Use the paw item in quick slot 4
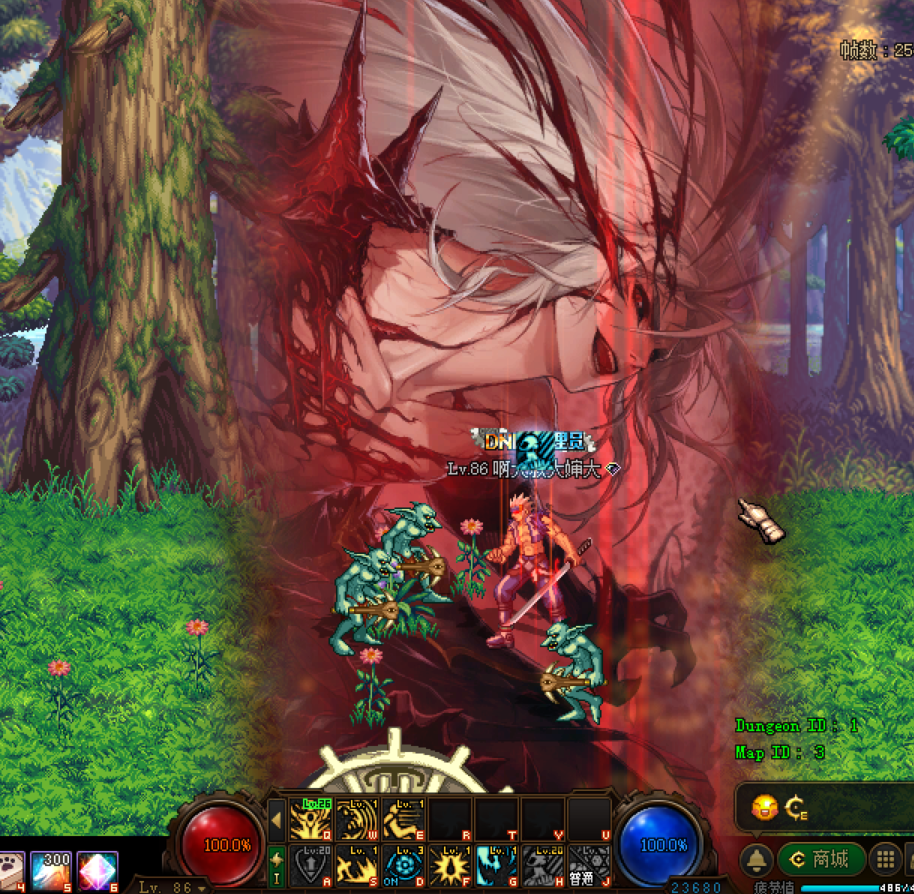Screen dimensions: 914x894 tap(10, 870)
